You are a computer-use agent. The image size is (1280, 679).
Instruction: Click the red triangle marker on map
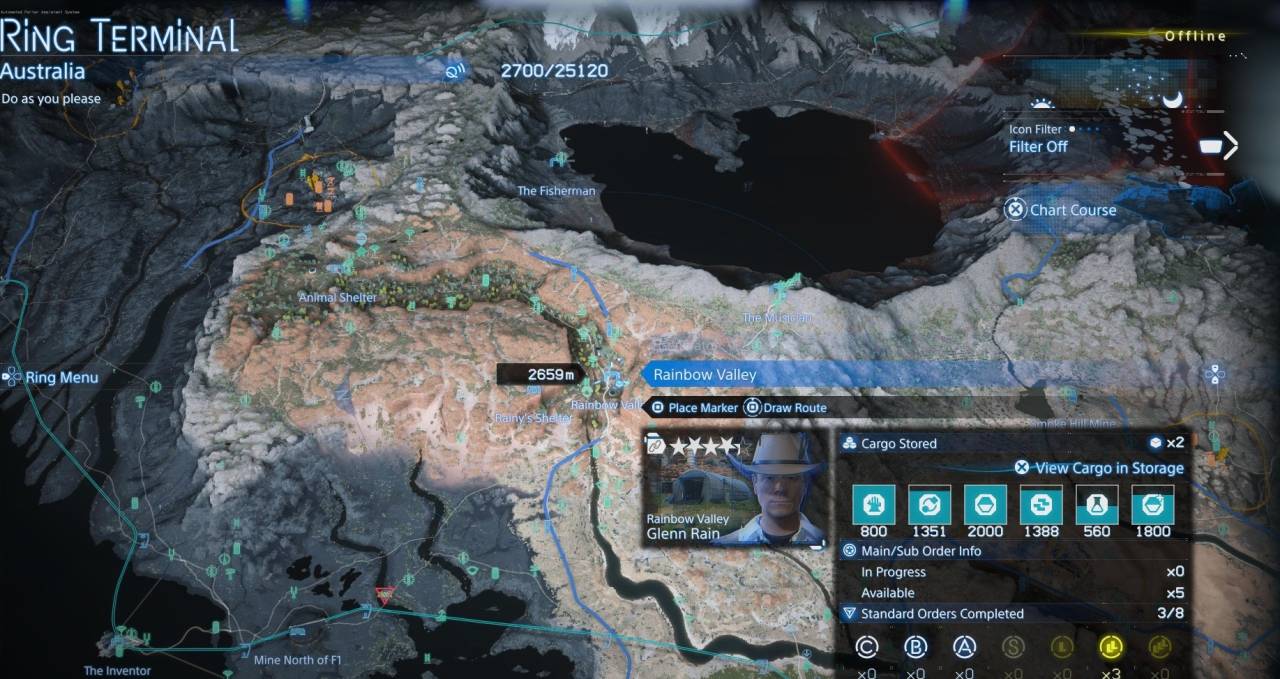coord(383,596)
